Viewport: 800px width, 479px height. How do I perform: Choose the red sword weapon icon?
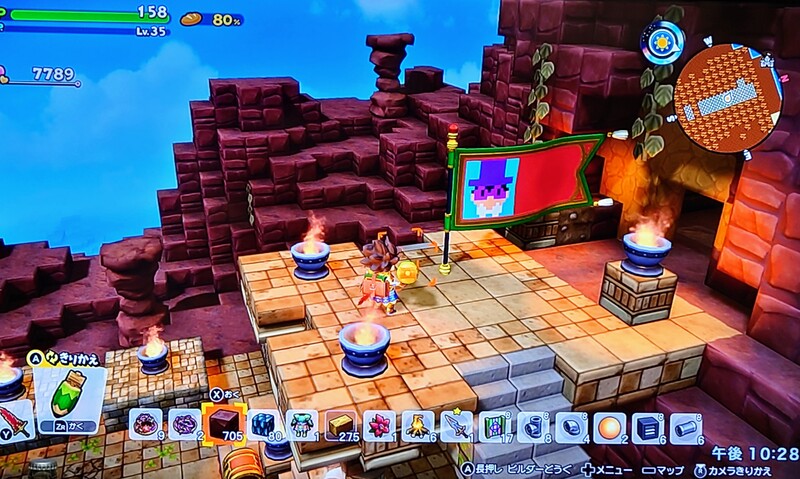pyautogui.click(x=16, y=418)
